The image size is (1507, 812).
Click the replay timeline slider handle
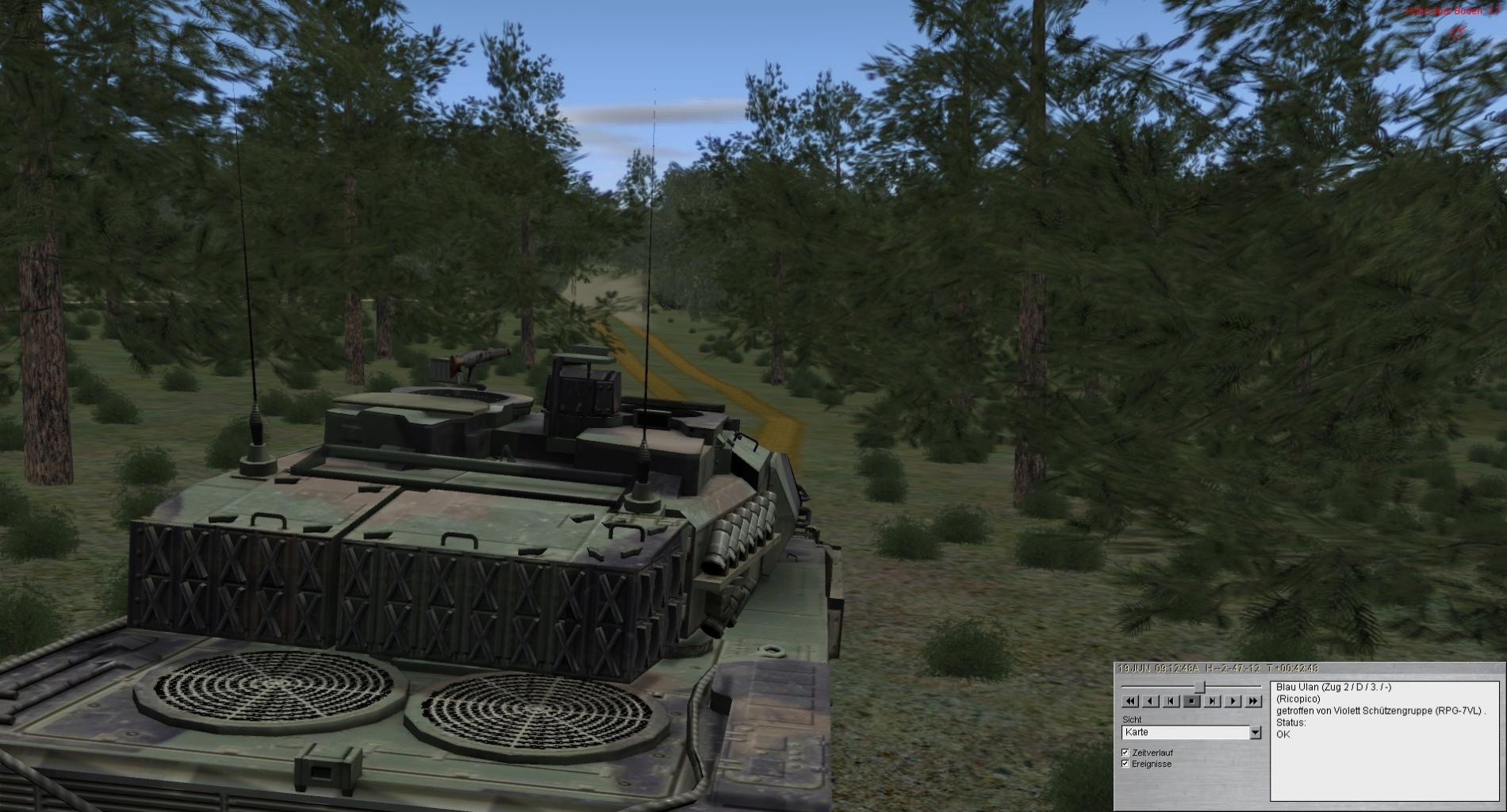(1199, 686)
